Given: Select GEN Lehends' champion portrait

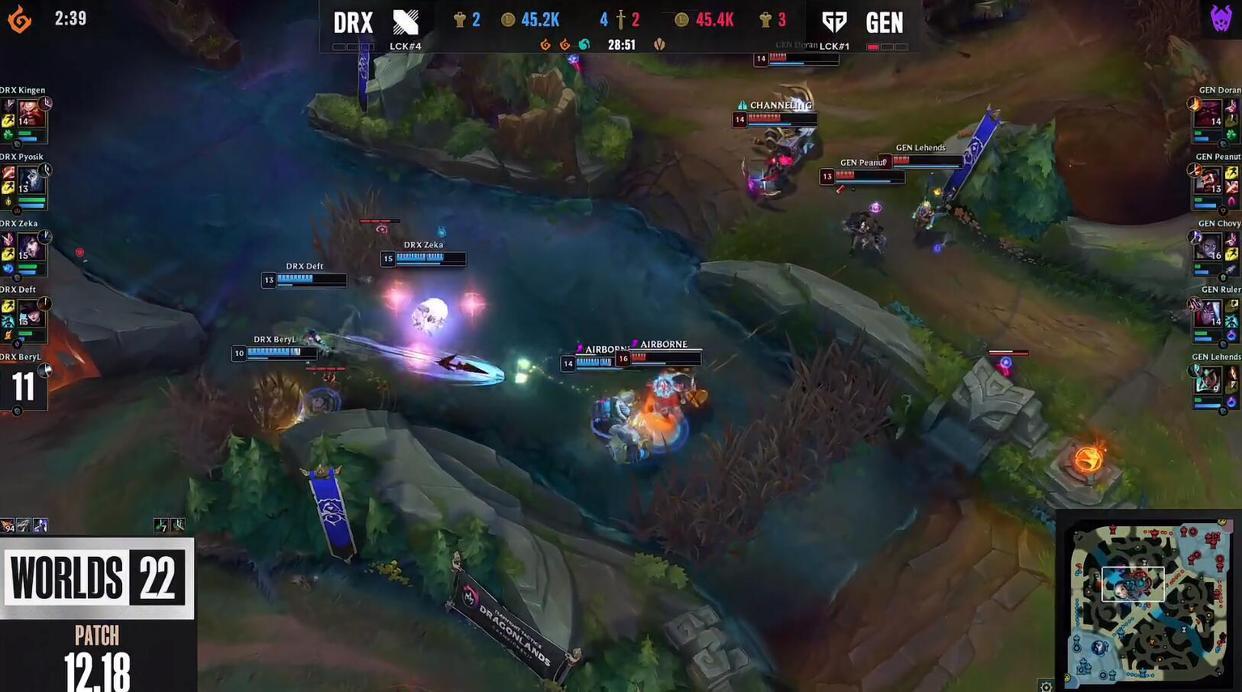Looking at the screenshot, I should (x=1208, y=380).
